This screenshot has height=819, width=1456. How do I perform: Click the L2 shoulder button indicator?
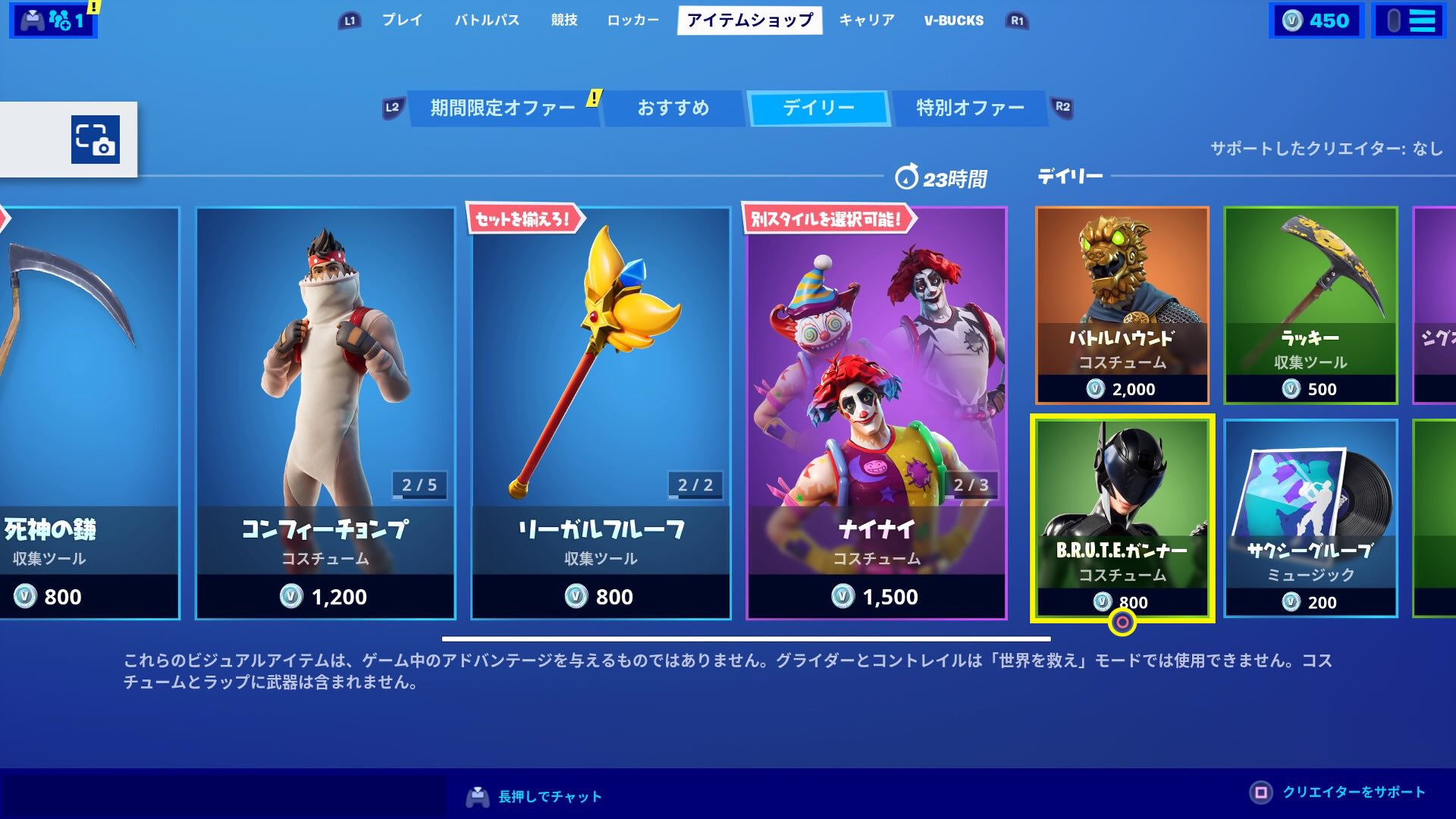tap(393, 107)
